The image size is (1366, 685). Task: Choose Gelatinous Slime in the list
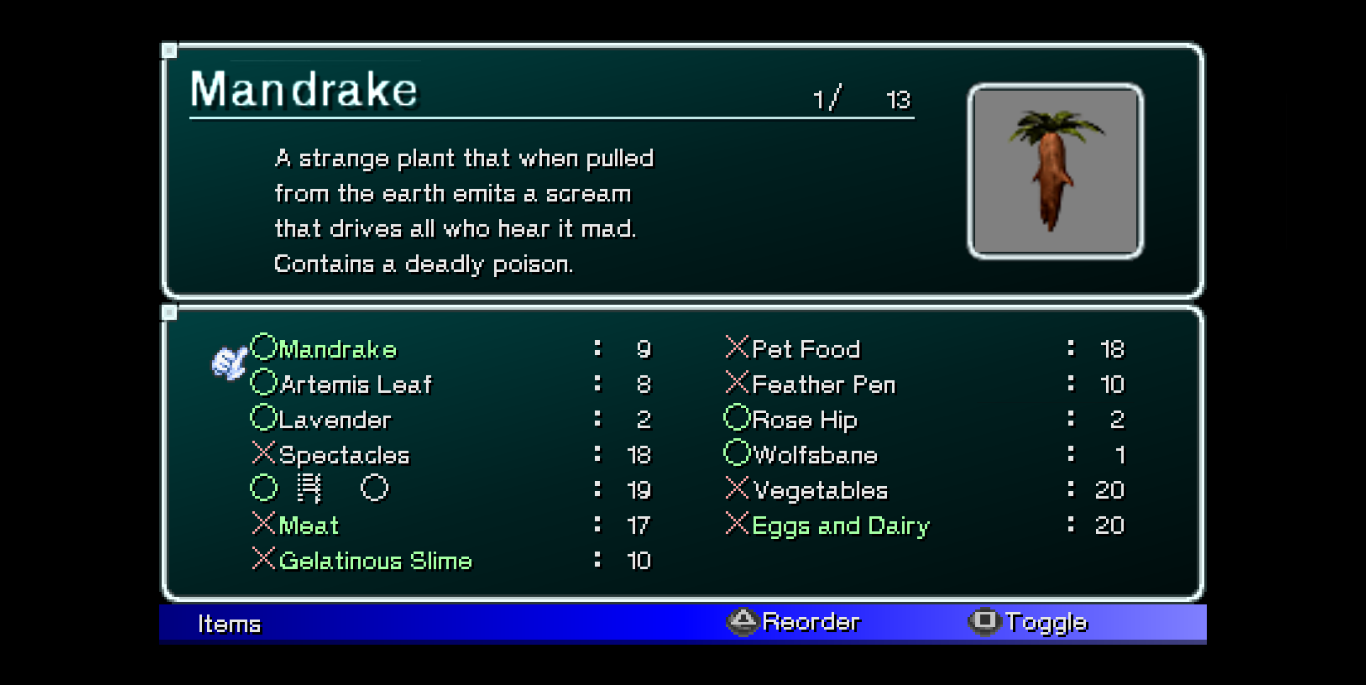point(375,561)
